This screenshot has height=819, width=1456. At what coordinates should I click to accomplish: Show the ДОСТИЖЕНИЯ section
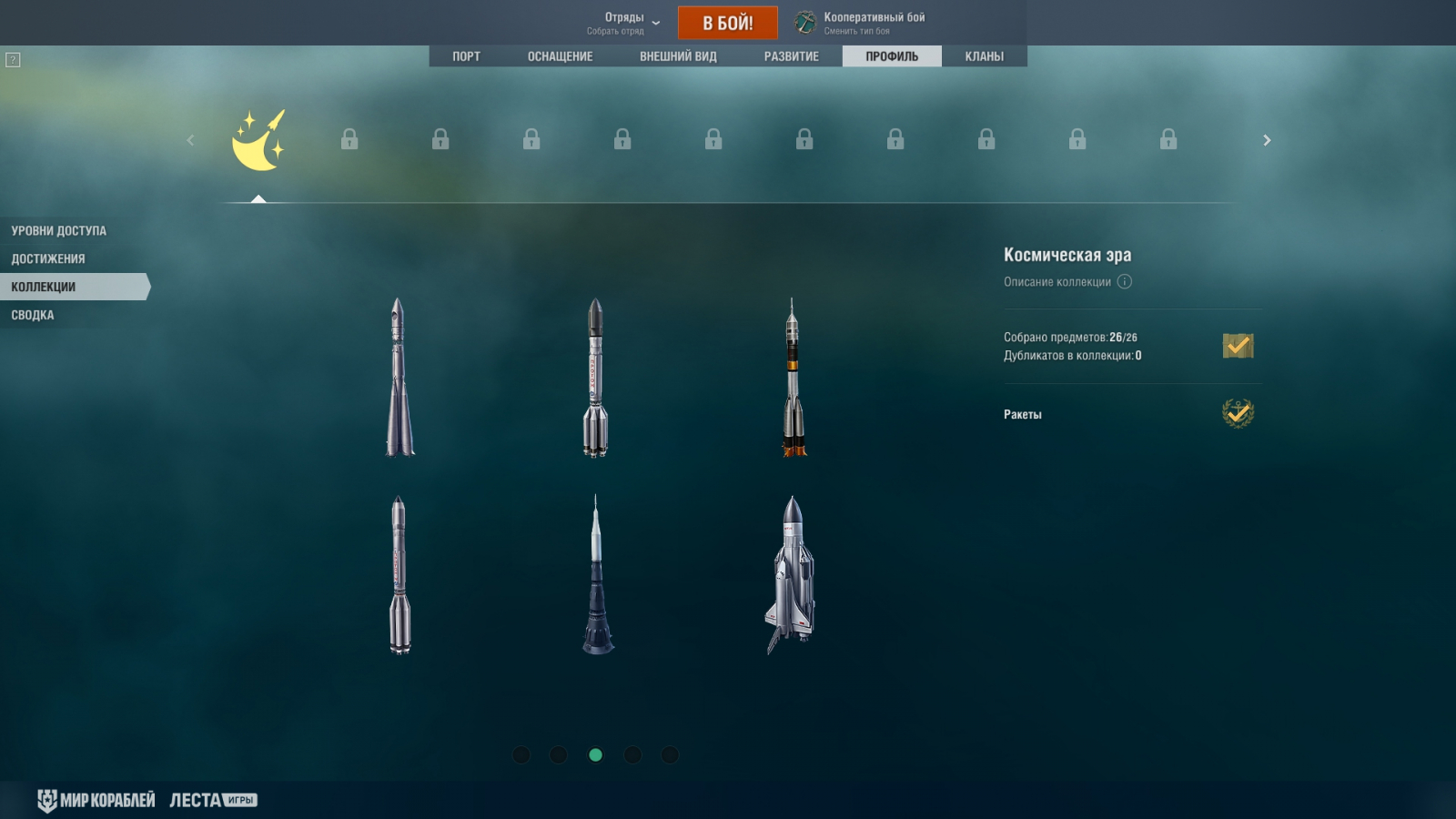coord(48,259)
